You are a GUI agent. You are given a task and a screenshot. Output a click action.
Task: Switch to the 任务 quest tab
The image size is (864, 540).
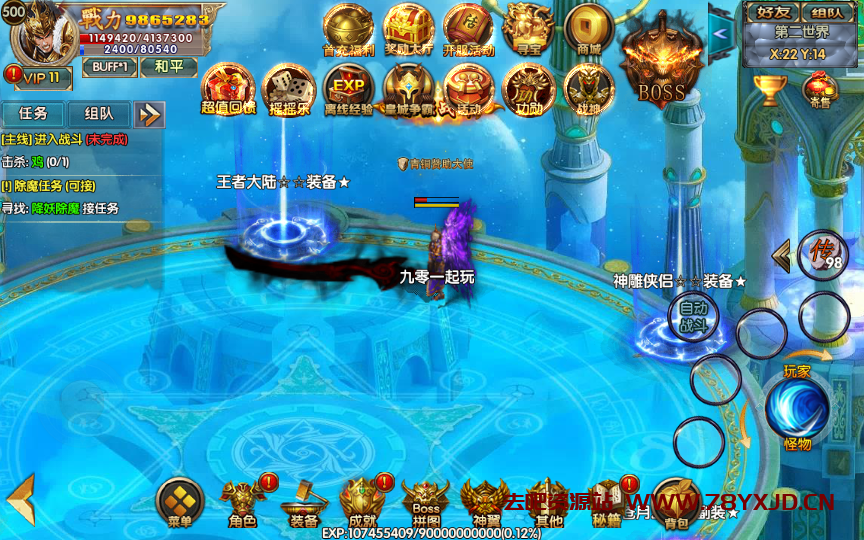click(x=33, y=114)
